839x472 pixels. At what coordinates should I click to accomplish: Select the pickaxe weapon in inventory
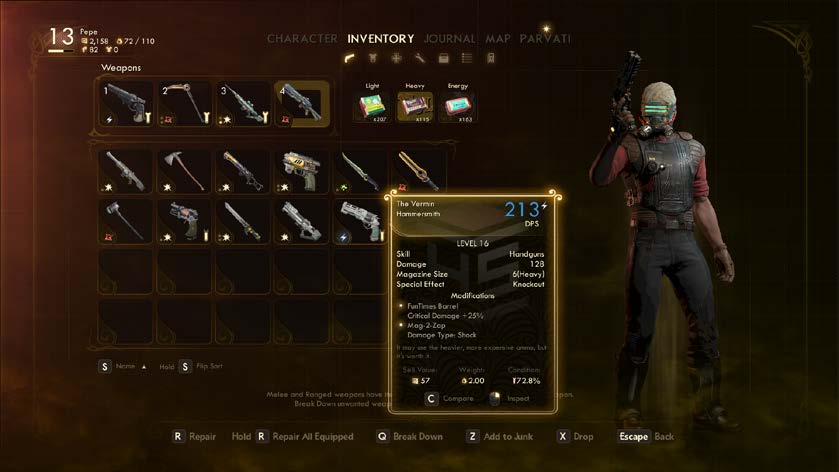(x=183, y=170)
